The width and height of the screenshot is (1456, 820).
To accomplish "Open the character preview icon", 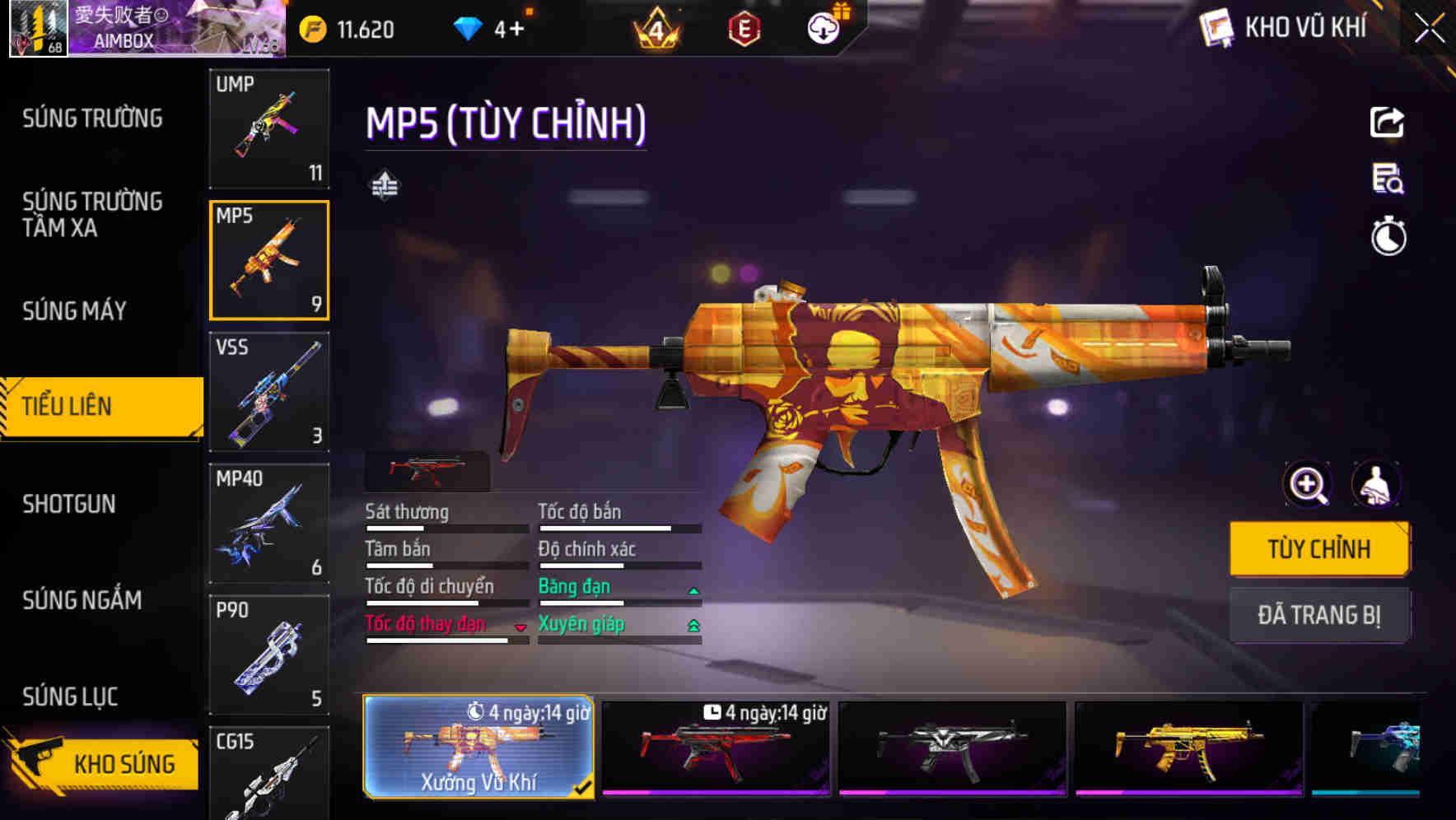I will tap(1376, 485).
